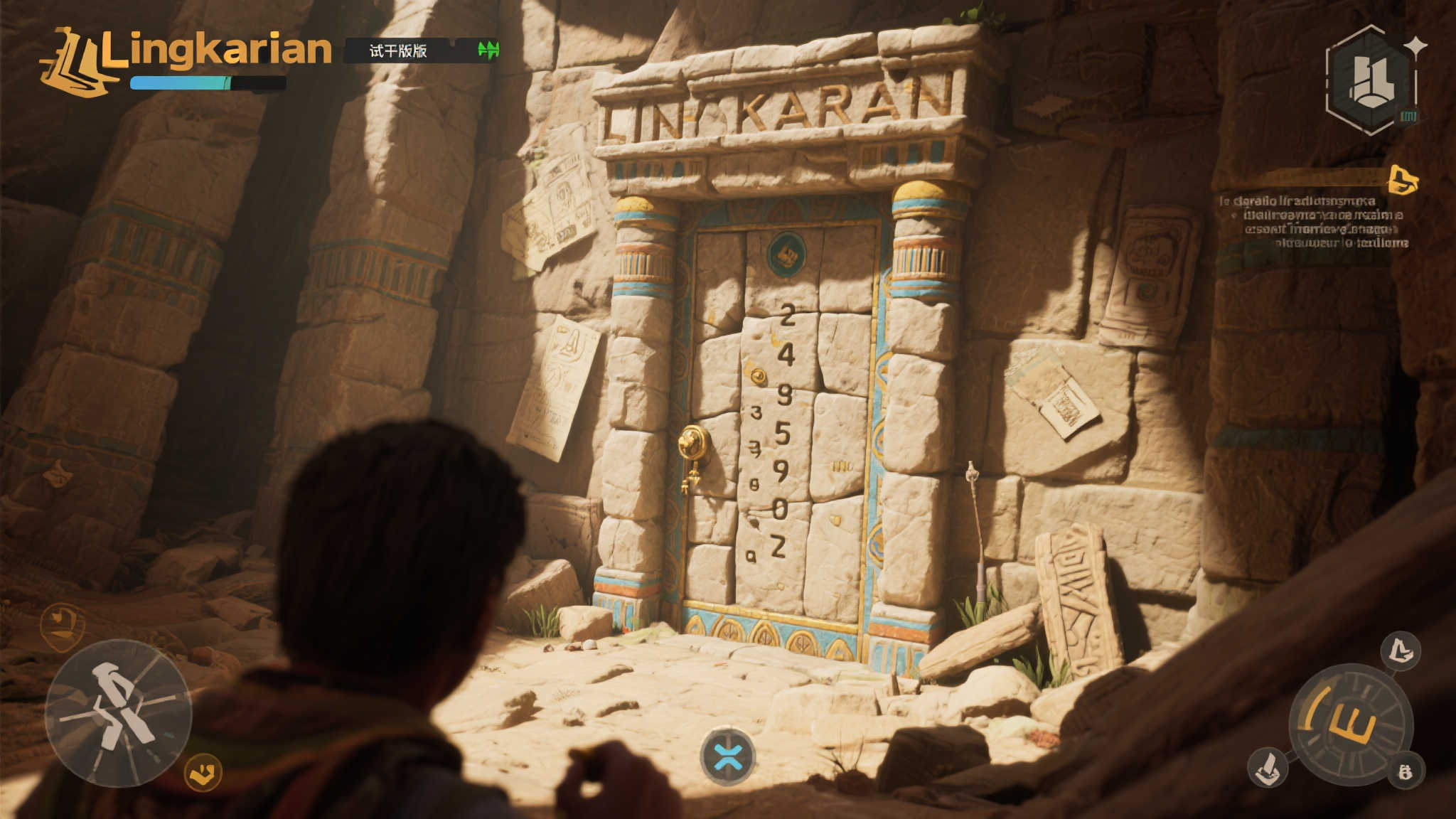Use the small skill button above the action dial
Viewport: 1456px width, 819px height.
1401,651
